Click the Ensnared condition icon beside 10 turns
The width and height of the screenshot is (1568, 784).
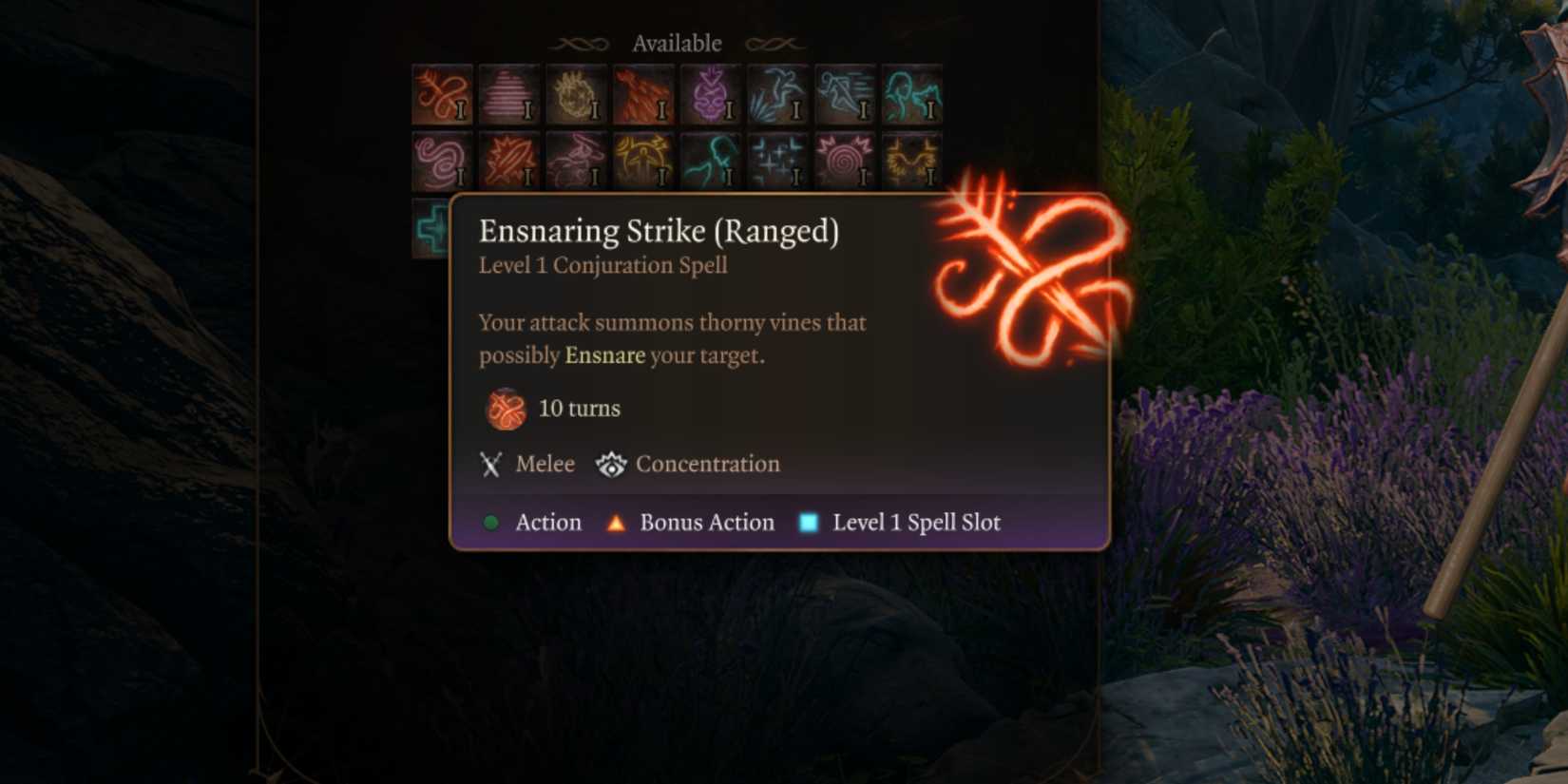pos(504,408)
